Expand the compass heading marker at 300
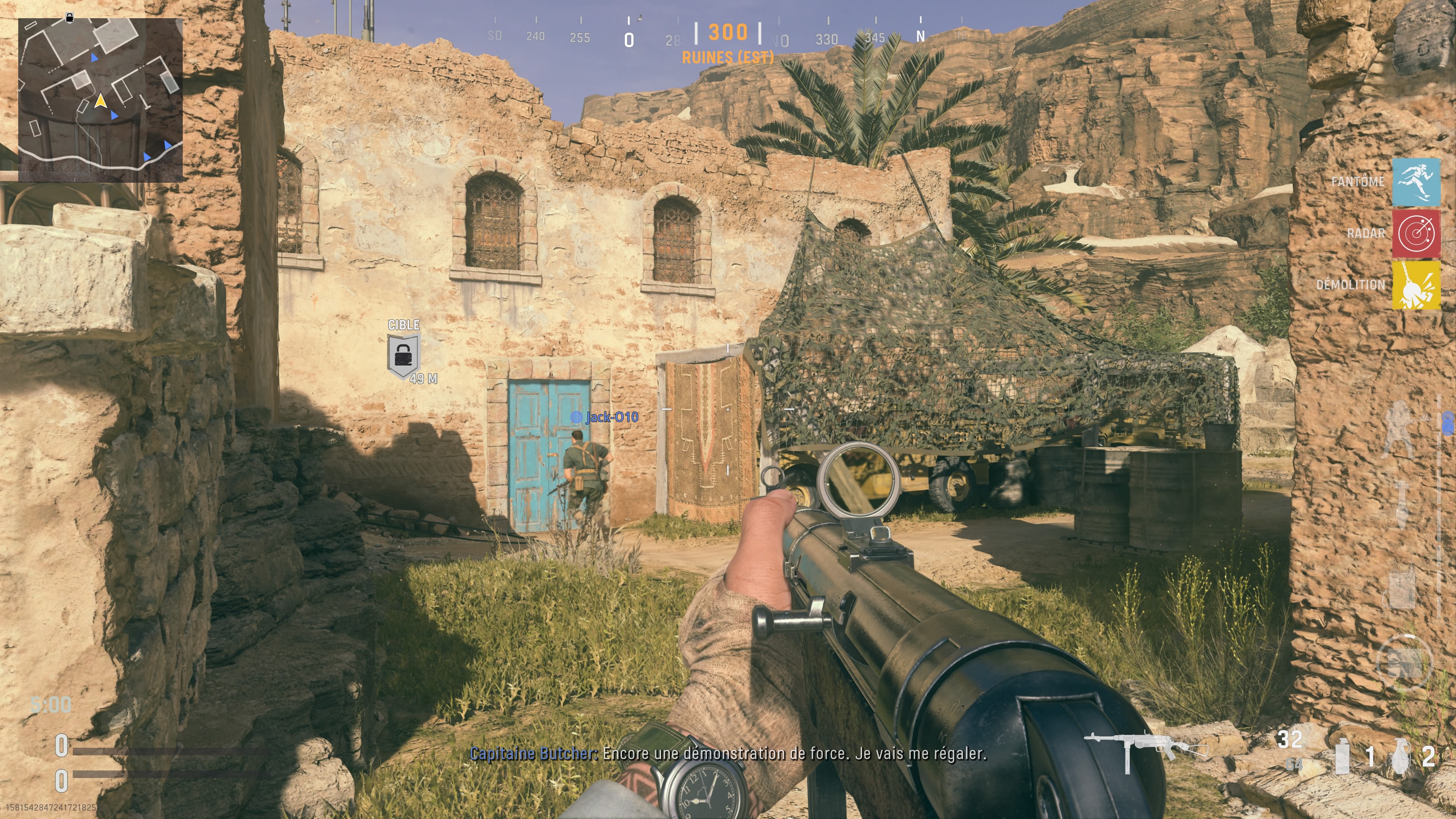1456x819 pixels. (x=728, y=33)
